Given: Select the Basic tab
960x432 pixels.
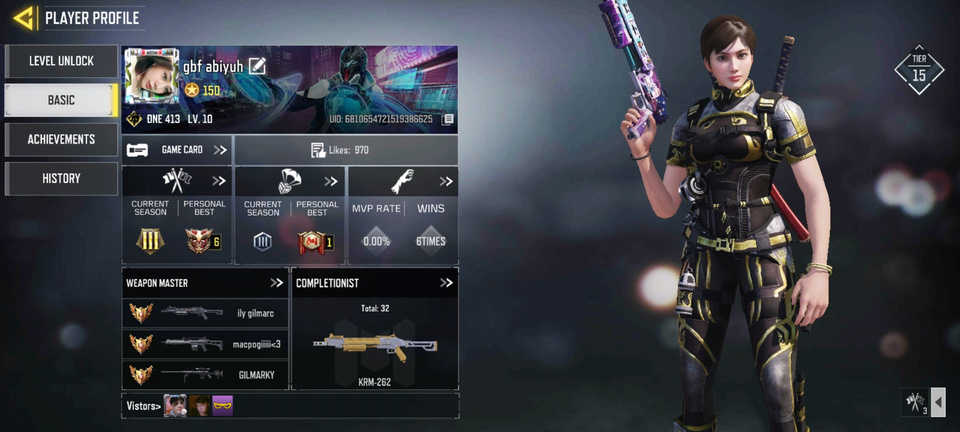Looking at the screenshot, I should click(61, 100).
